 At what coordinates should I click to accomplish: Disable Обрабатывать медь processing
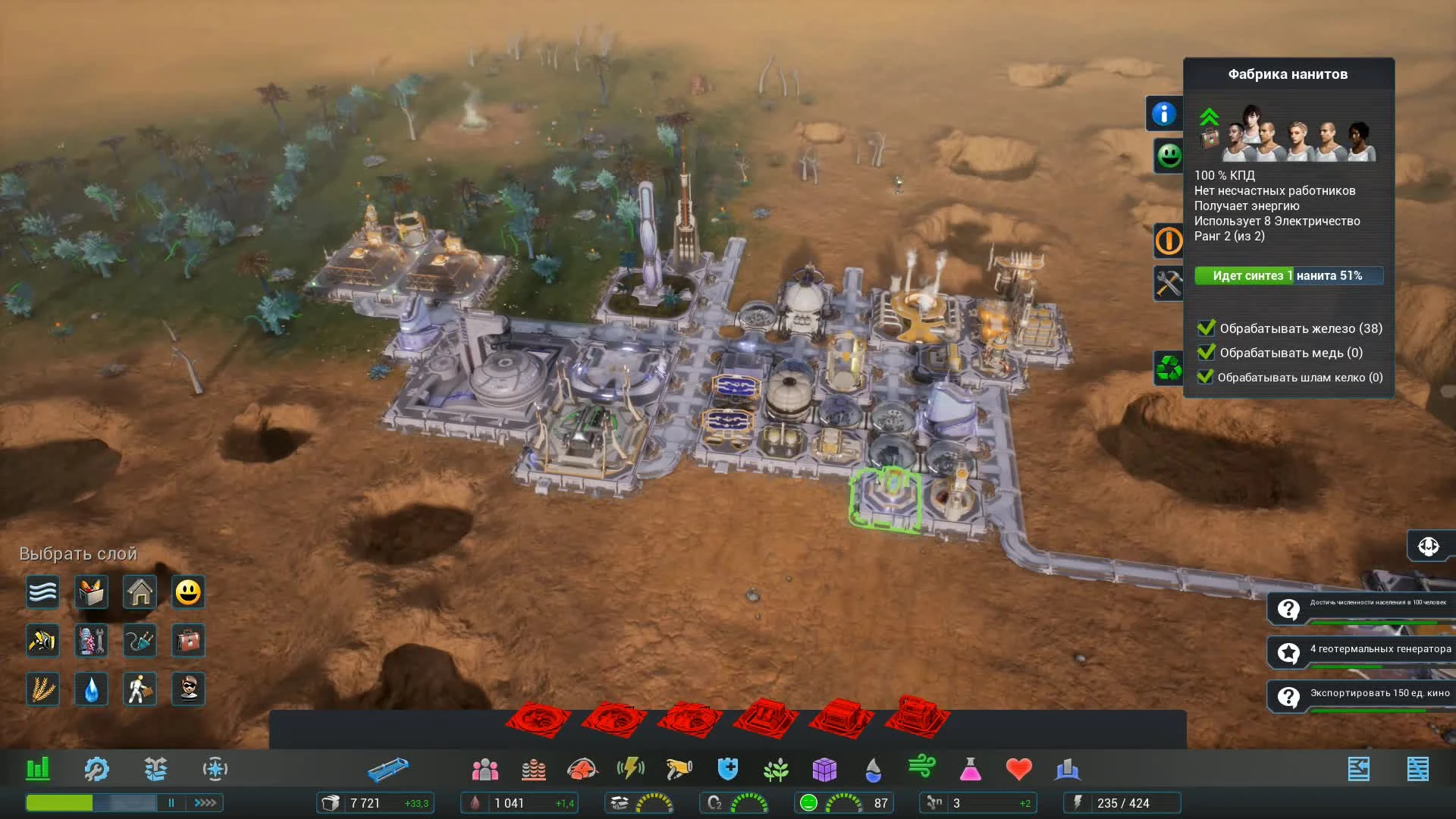pyautogui.click(x=1207, y=353)
